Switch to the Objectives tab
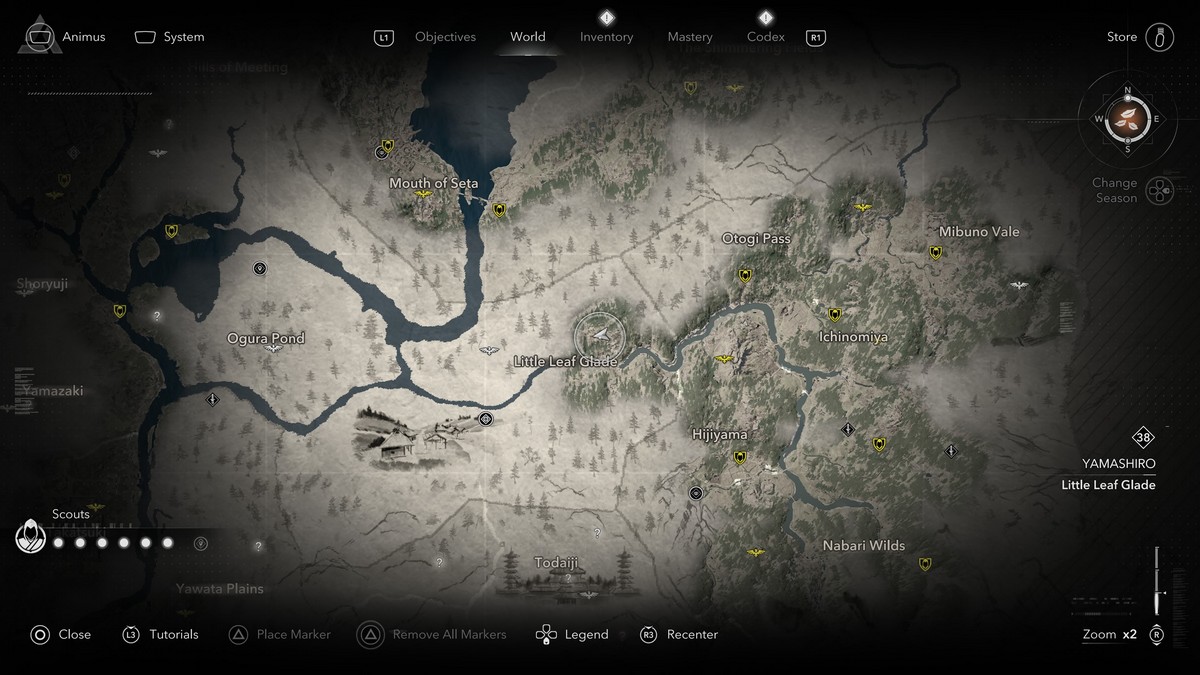The image size is (1200, 675). click(445, 37)
